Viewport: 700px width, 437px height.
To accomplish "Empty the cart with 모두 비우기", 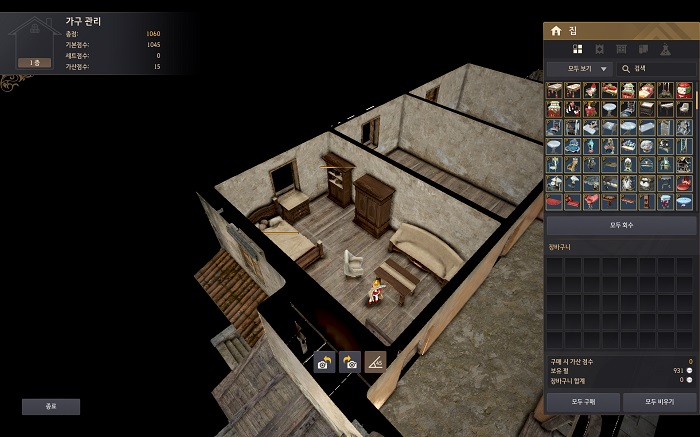I will point(659,401).
